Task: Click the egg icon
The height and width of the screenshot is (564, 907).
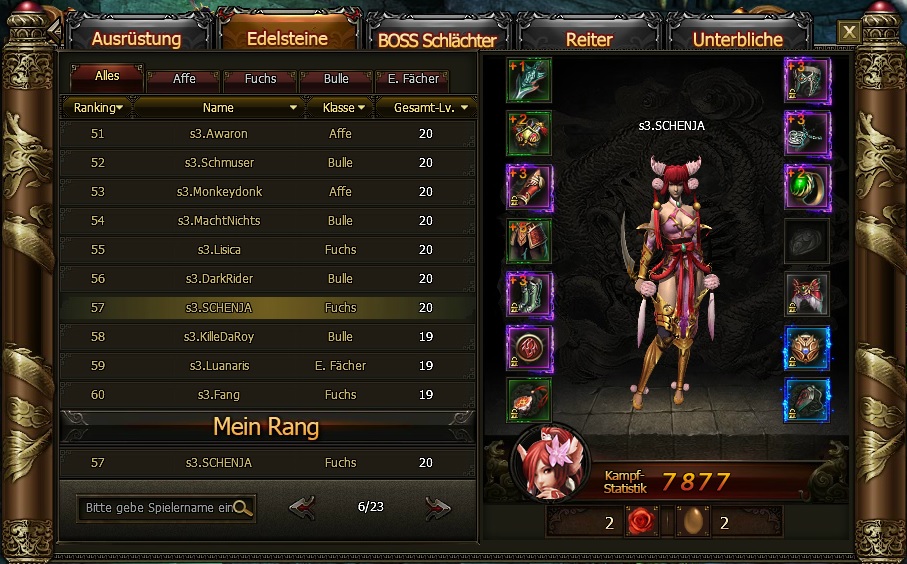Action: pyautogui.click(x=692, y=522)
